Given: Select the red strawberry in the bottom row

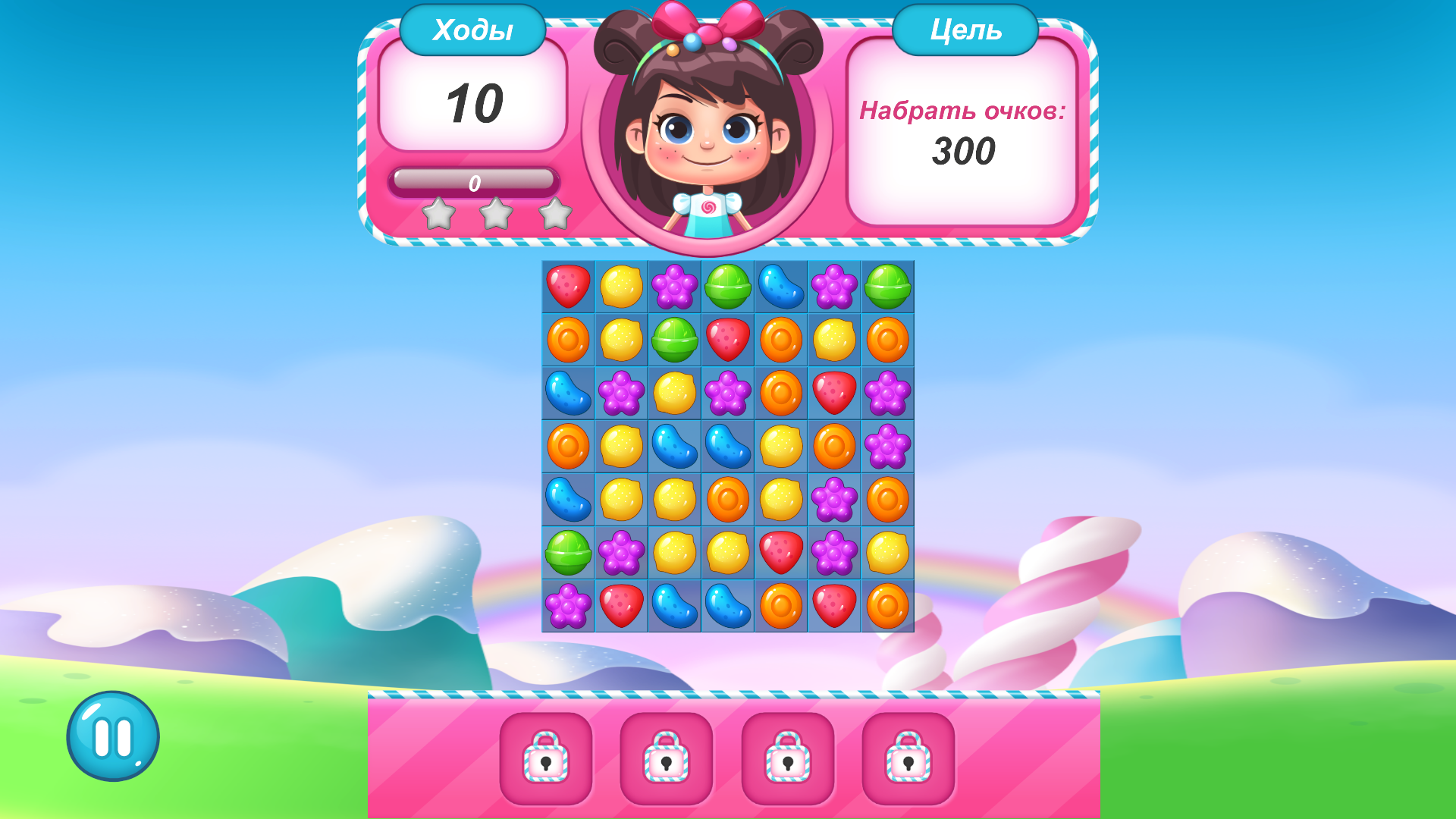Looking at the screenshot, I should pyautogui.click(x=620, y=605).
